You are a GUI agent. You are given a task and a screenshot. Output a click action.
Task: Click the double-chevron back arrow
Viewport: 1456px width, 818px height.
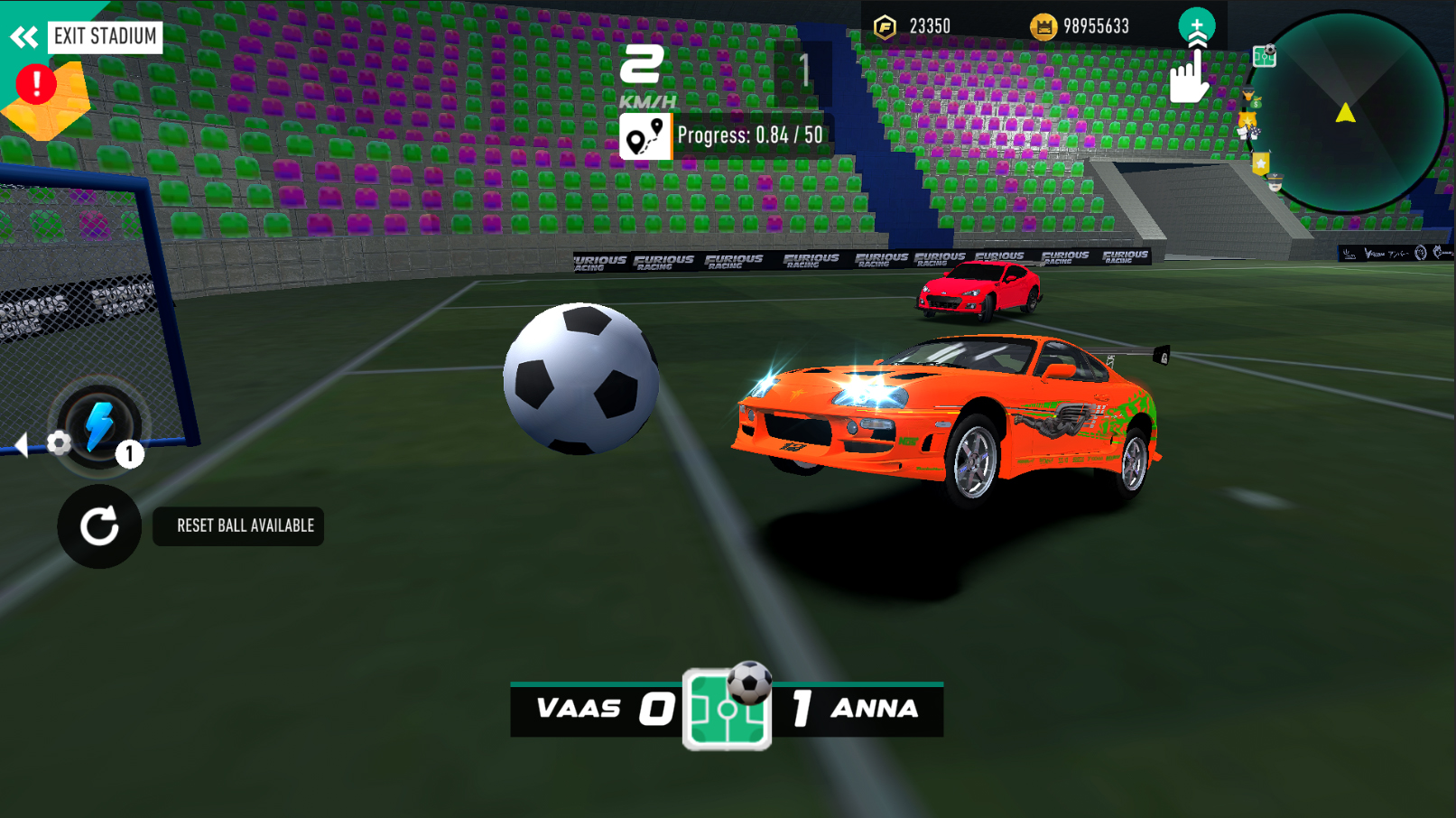pos(23,36)
